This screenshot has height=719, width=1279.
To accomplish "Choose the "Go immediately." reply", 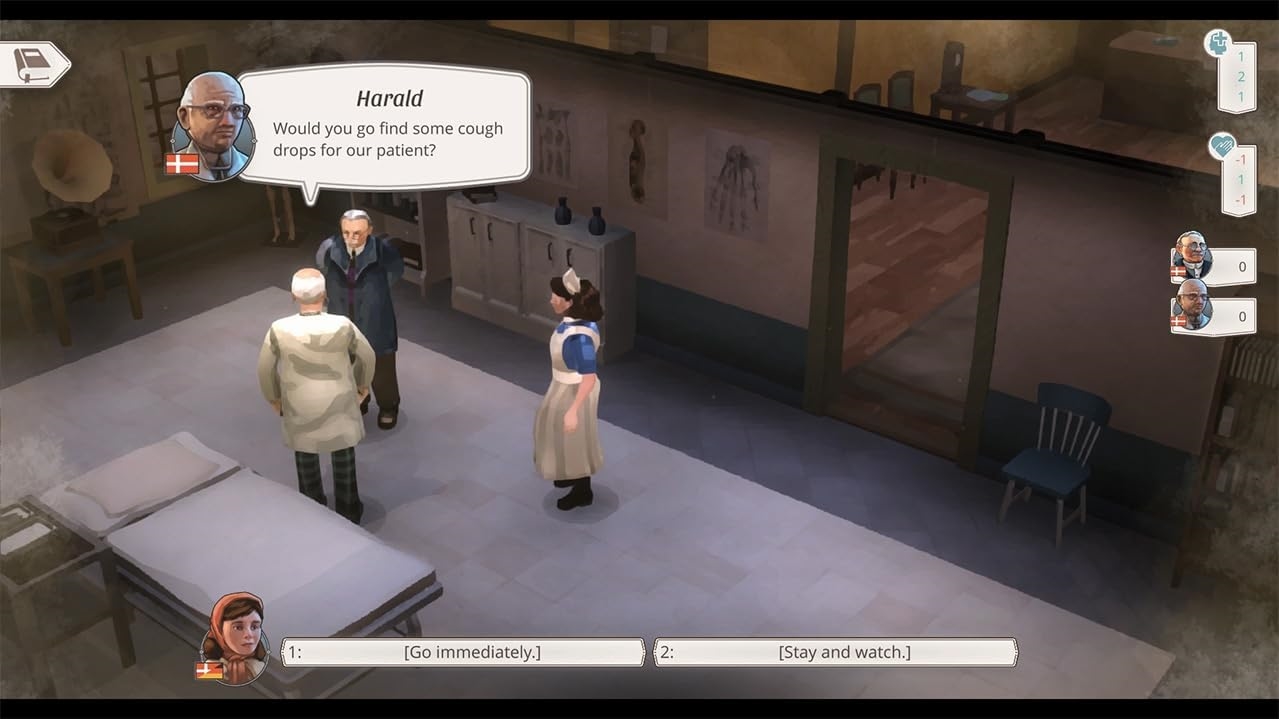I will [464, 652].
